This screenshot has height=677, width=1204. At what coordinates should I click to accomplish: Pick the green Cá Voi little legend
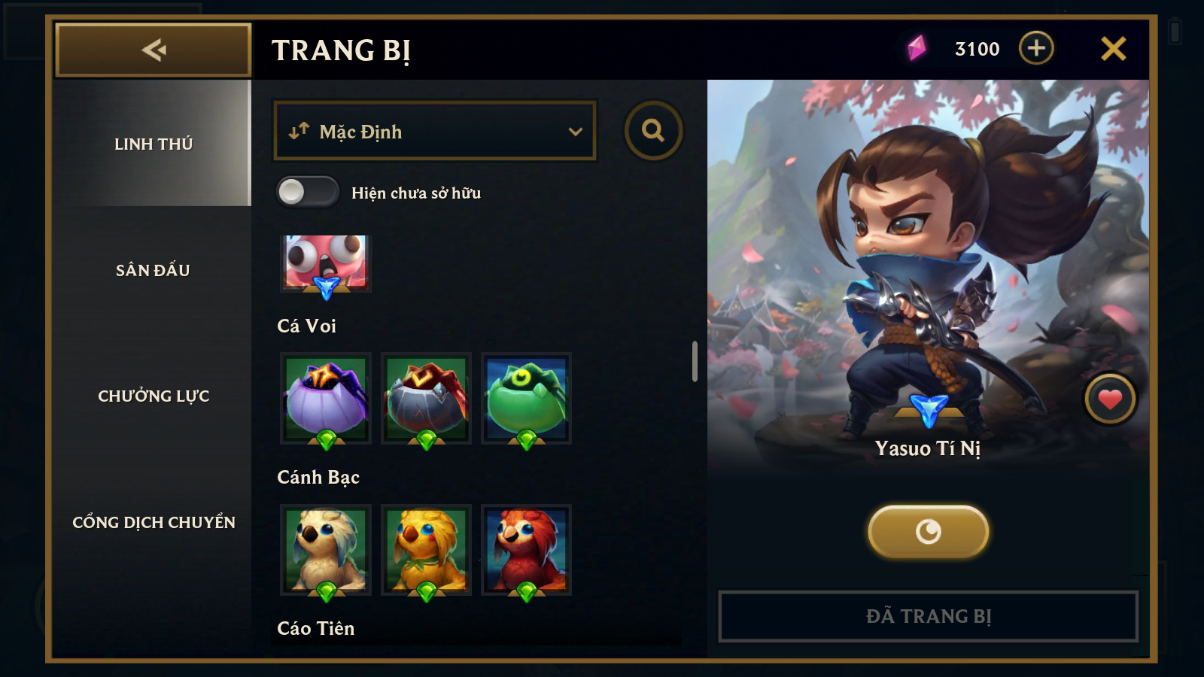[526, 397]
